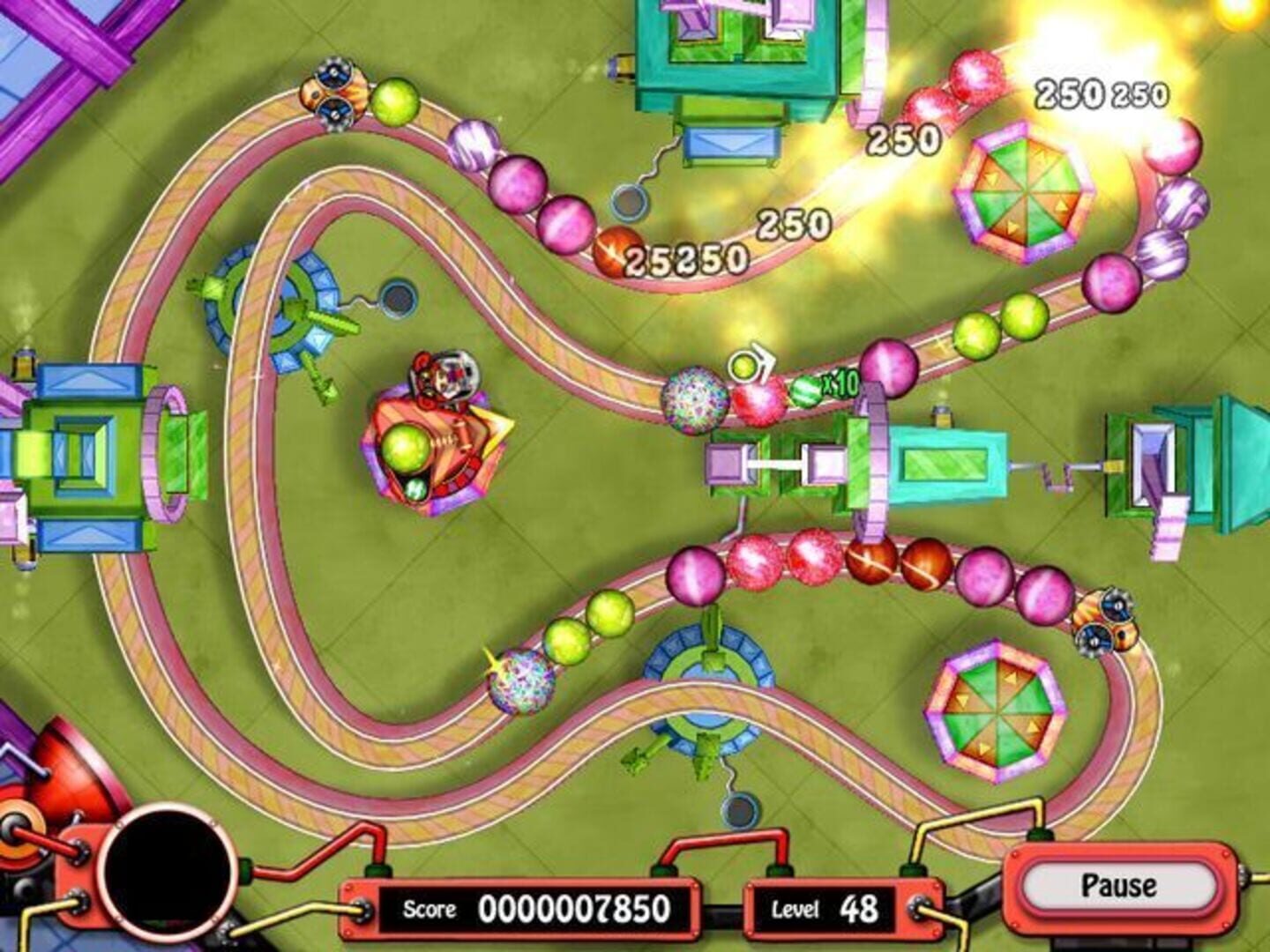Toggle the gray hole near the blue turret

(398, 298)
